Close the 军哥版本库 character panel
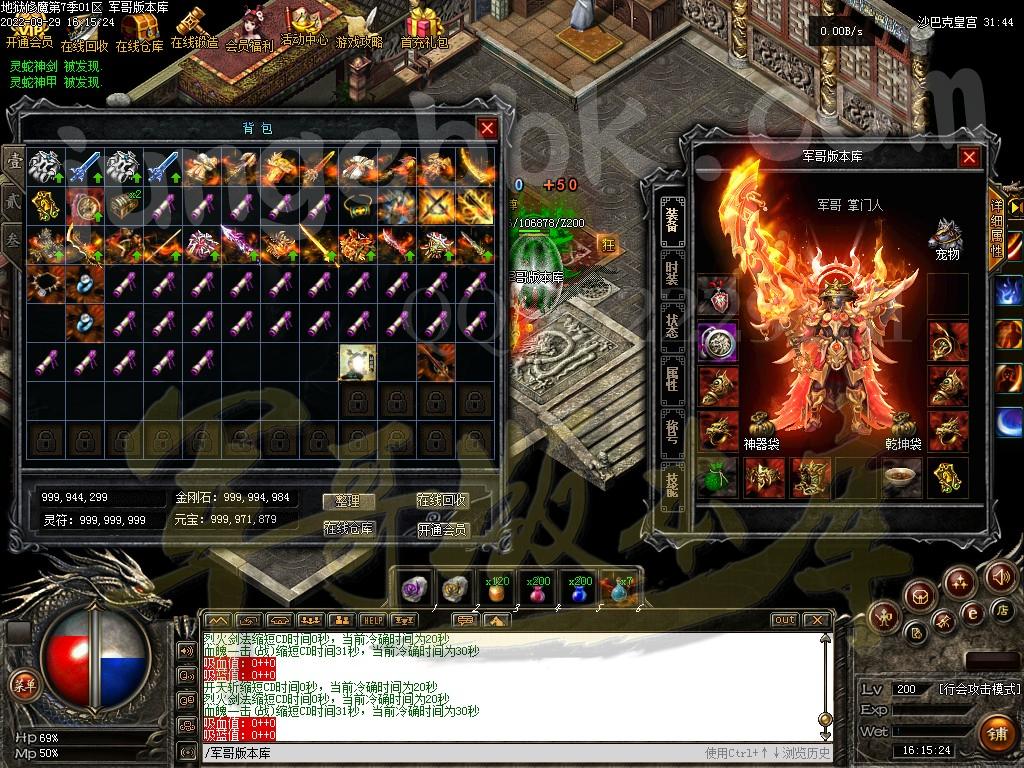The width and height of the screenshot is (1024, 768). click(x=969, y=157)
